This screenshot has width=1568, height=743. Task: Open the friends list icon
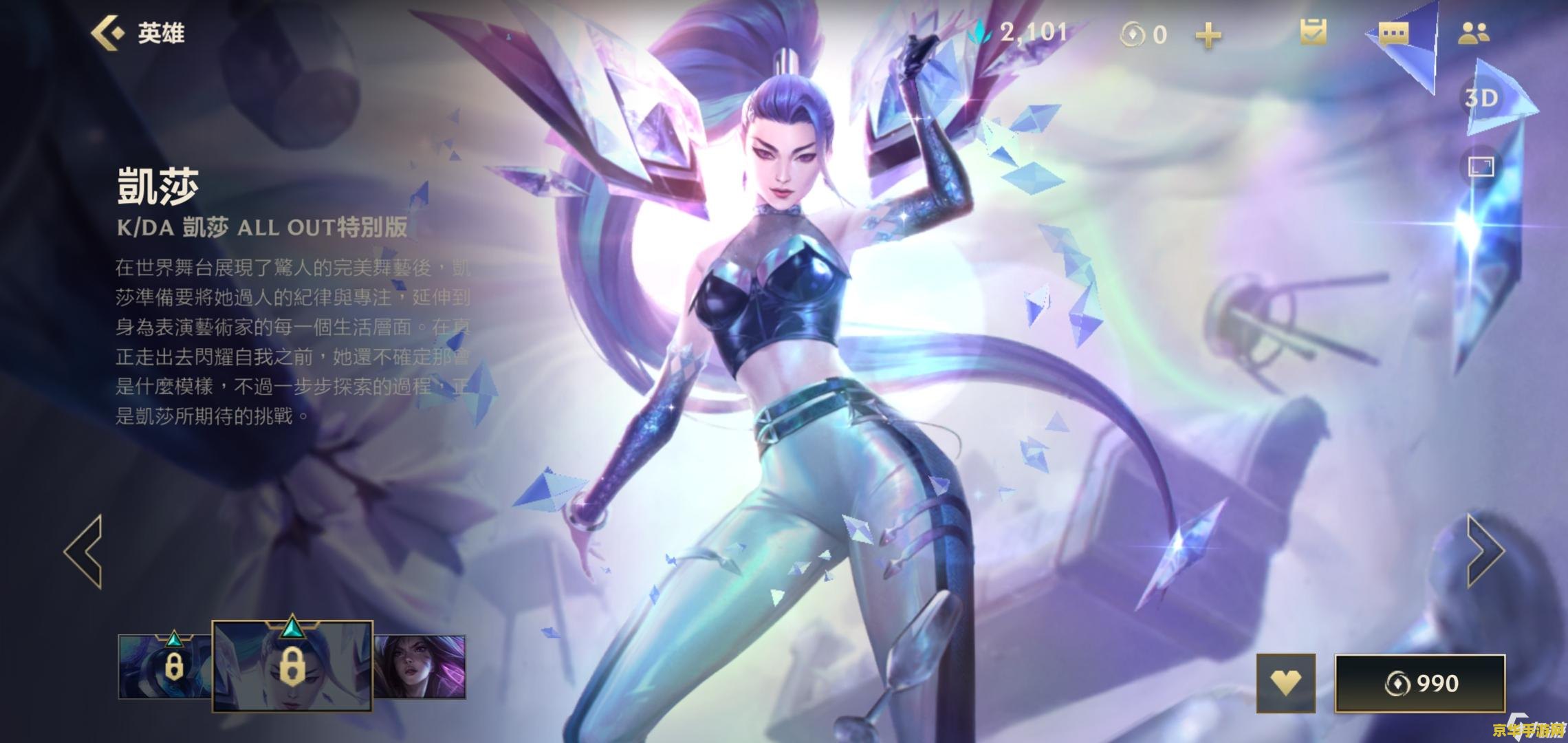[x=1473, y=33]
